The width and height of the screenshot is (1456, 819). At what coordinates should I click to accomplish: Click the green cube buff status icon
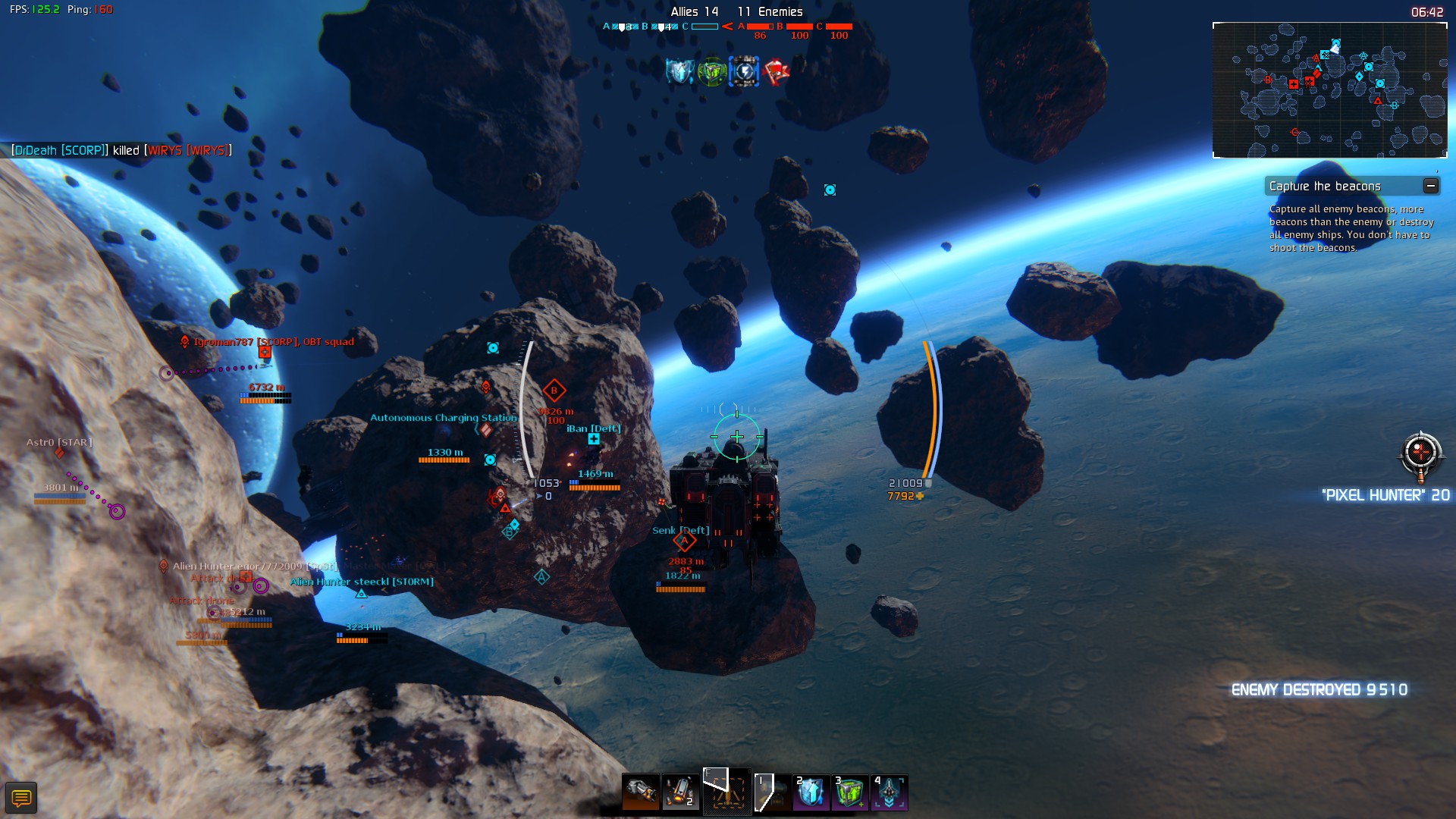[x=712, y=72]
